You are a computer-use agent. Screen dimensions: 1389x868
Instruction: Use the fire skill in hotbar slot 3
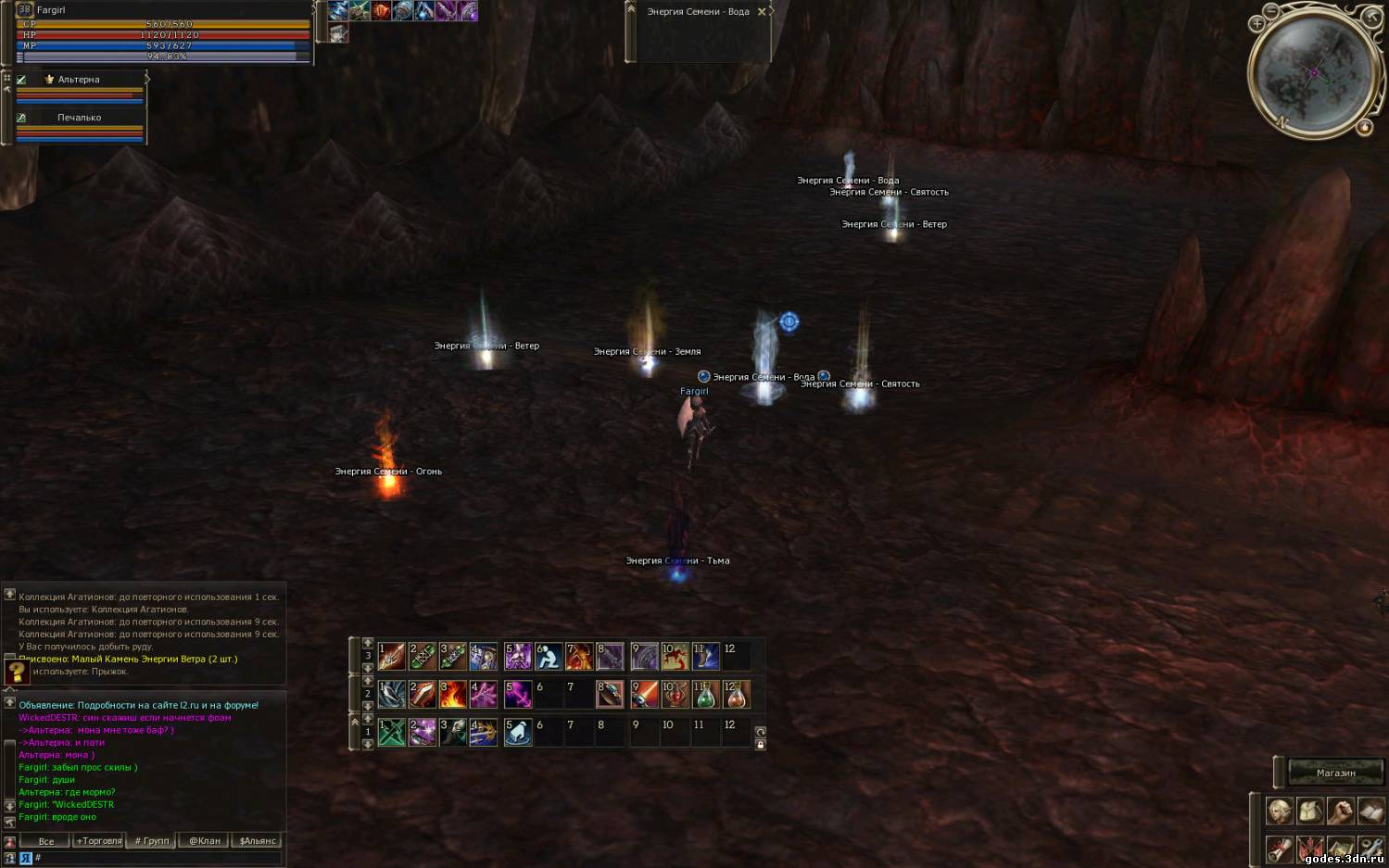tap(452, 694)
